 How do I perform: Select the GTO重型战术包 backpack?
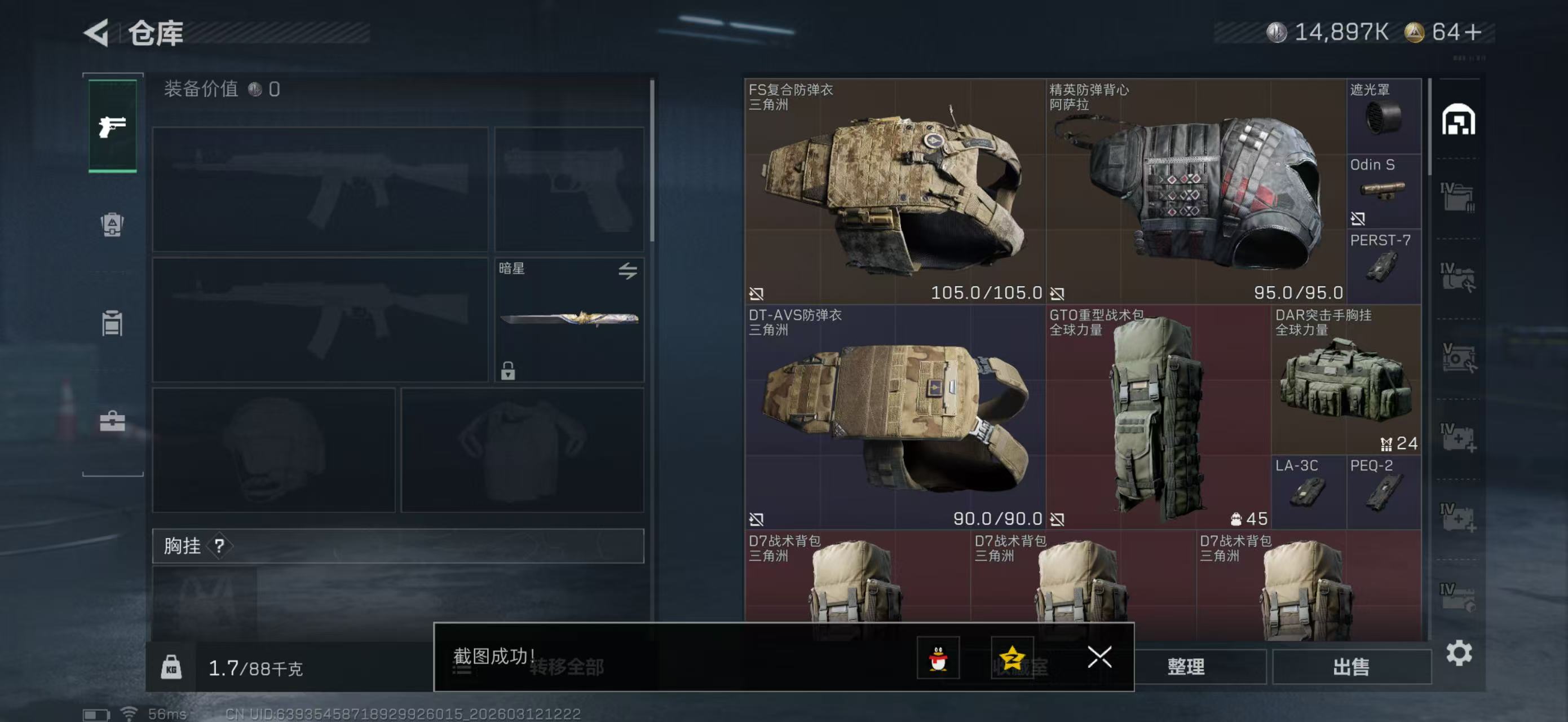(1158, 417)
